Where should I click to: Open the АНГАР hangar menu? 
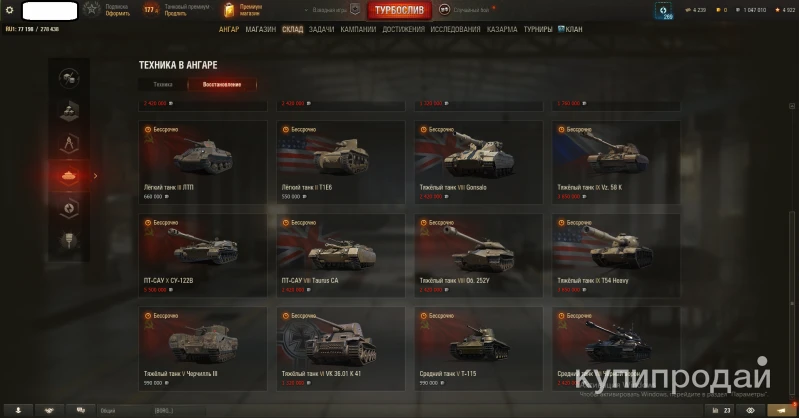(229, 30)
